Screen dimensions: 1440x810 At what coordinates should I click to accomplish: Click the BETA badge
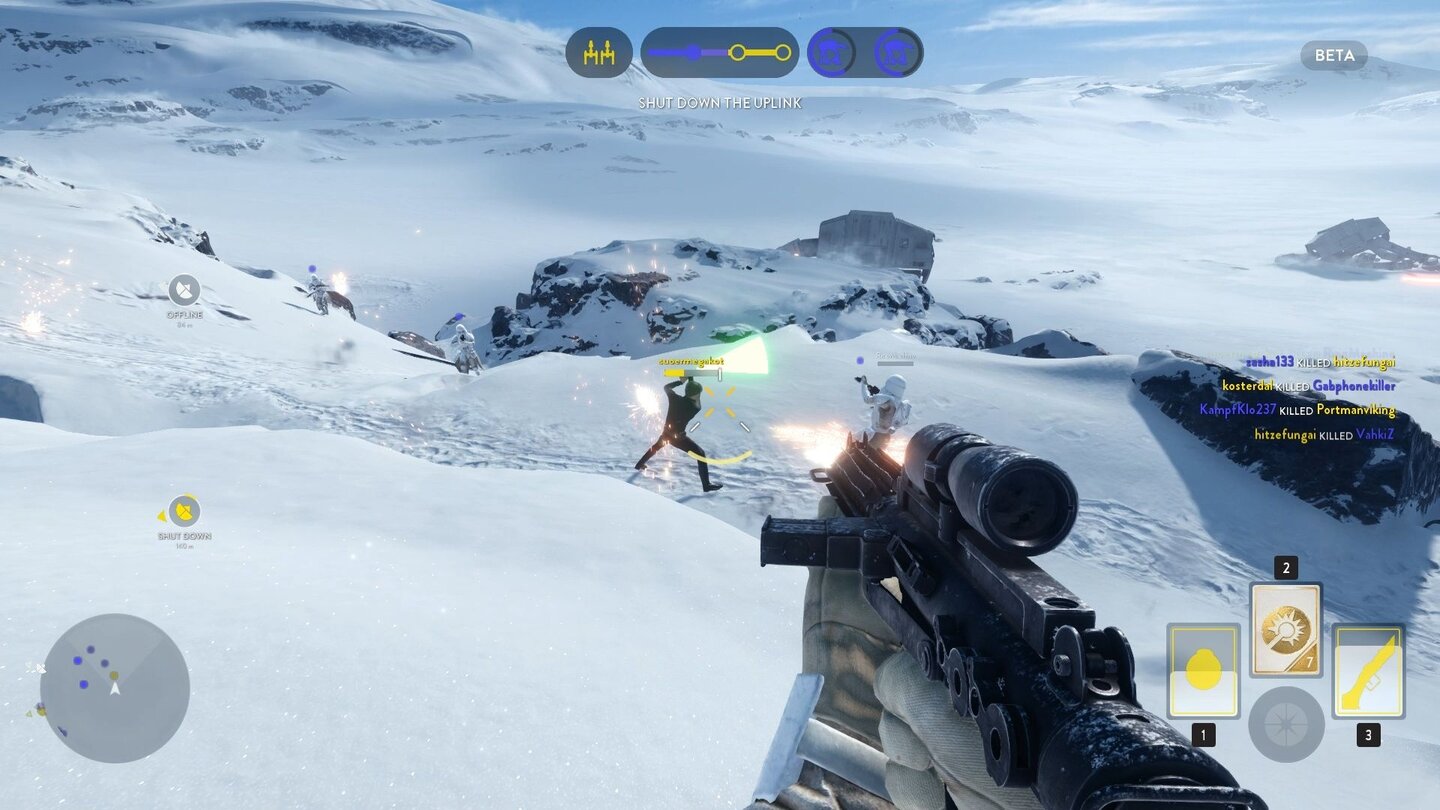pos(1334,56)
